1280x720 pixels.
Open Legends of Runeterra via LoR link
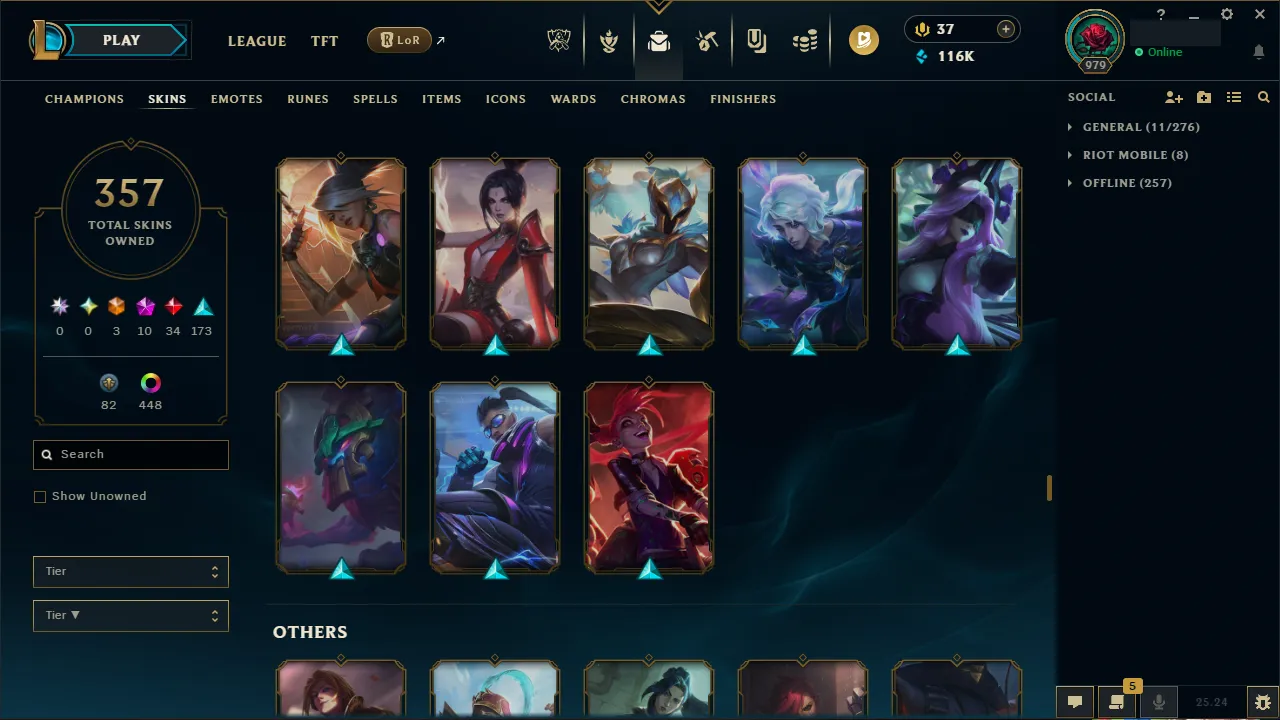[399, 40]
